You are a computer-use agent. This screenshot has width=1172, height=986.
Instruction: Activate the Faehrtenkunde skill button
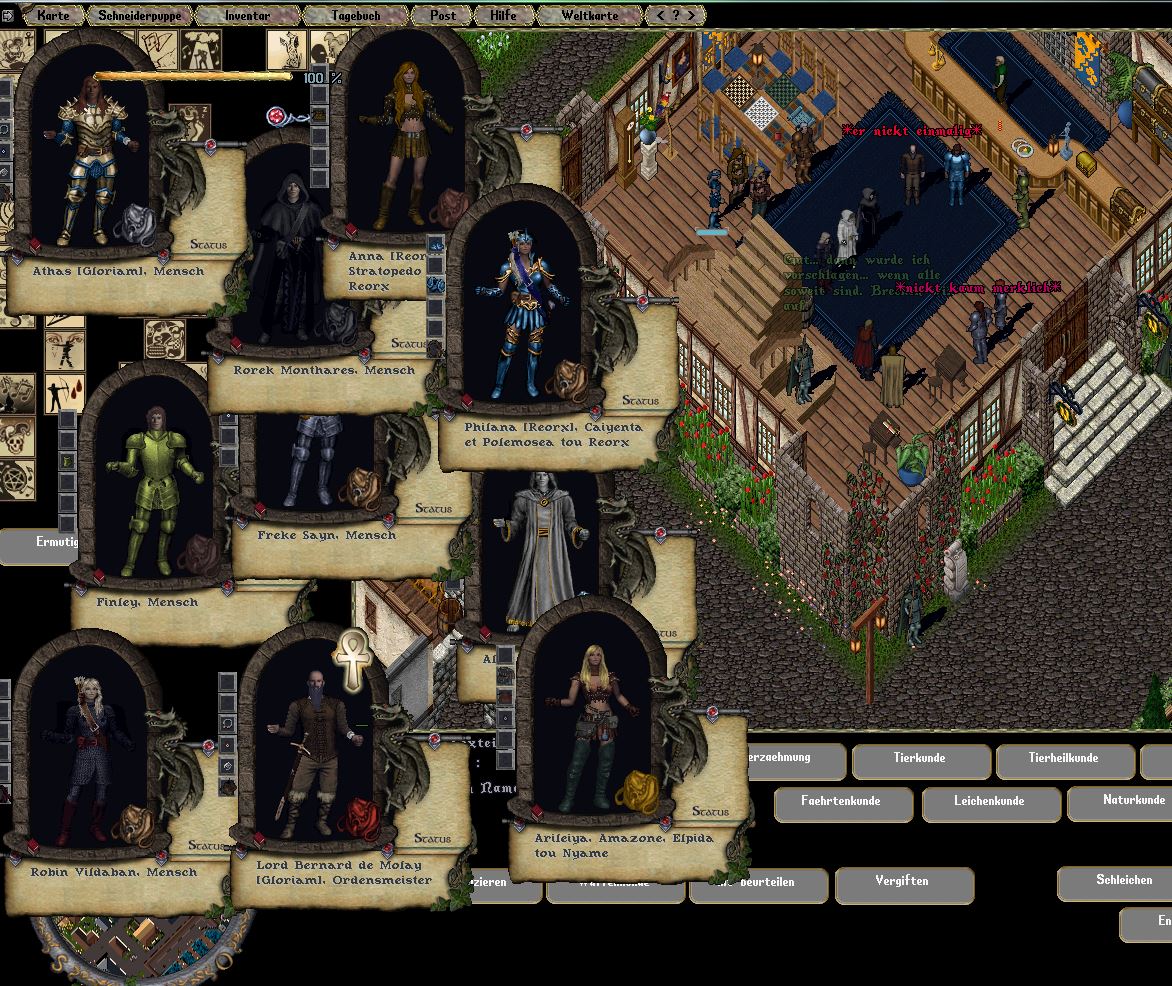click(x=841, y=802)
